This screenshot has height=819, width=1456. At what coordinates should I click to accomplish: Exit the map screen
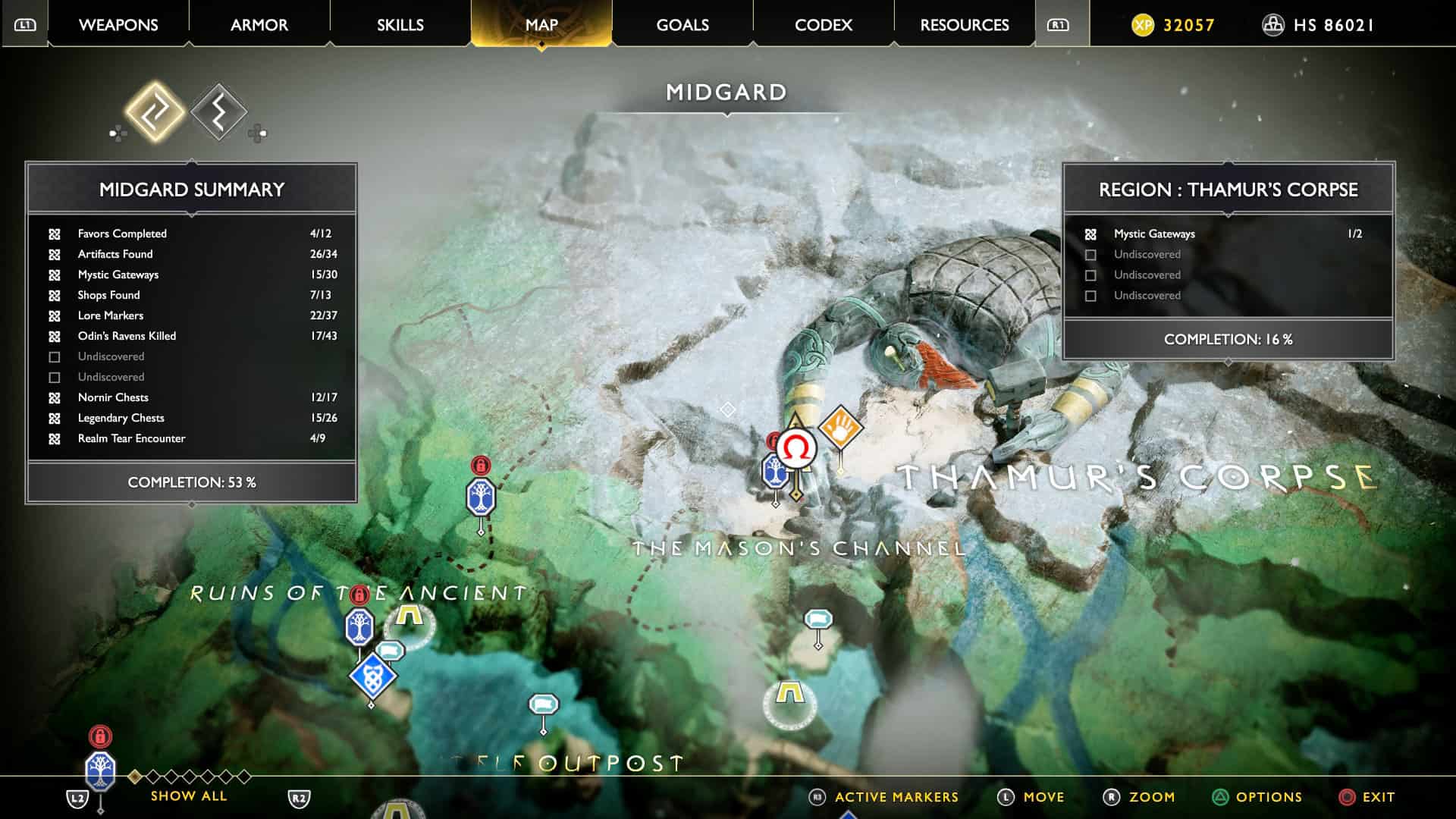click(1377, 797)
